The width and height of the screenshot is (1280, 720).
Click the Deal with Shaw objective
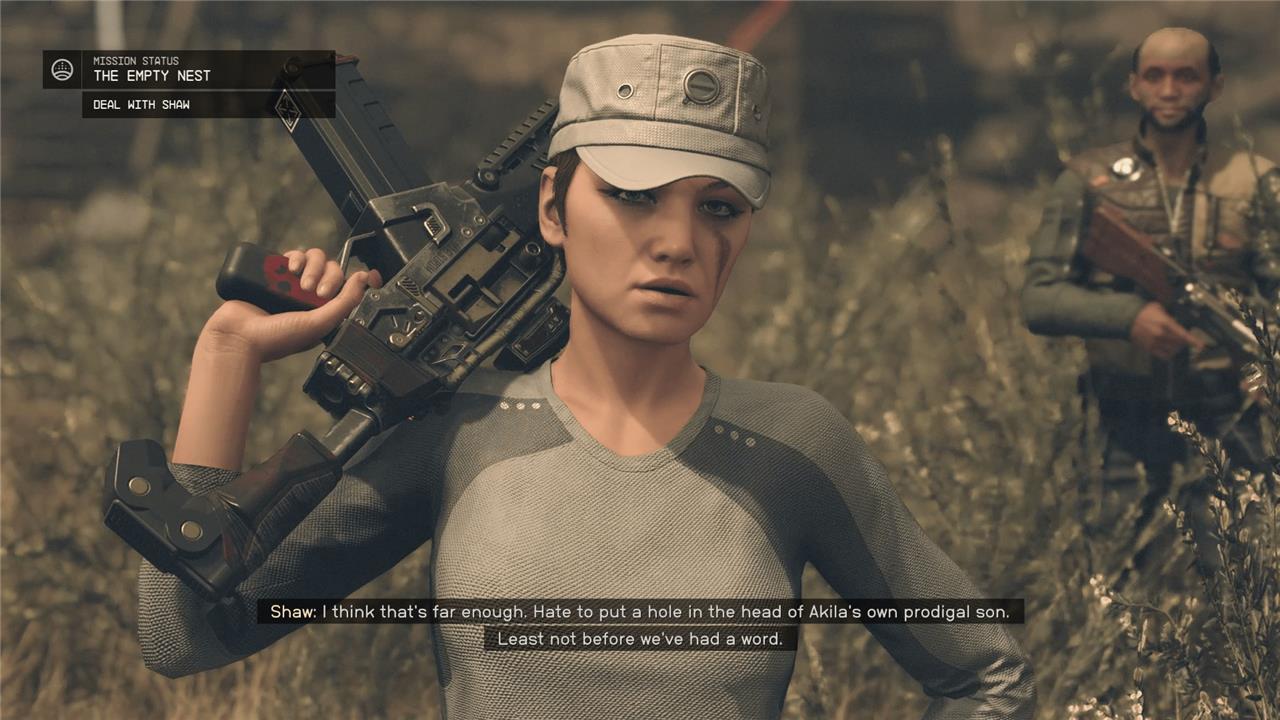[141, 105]
